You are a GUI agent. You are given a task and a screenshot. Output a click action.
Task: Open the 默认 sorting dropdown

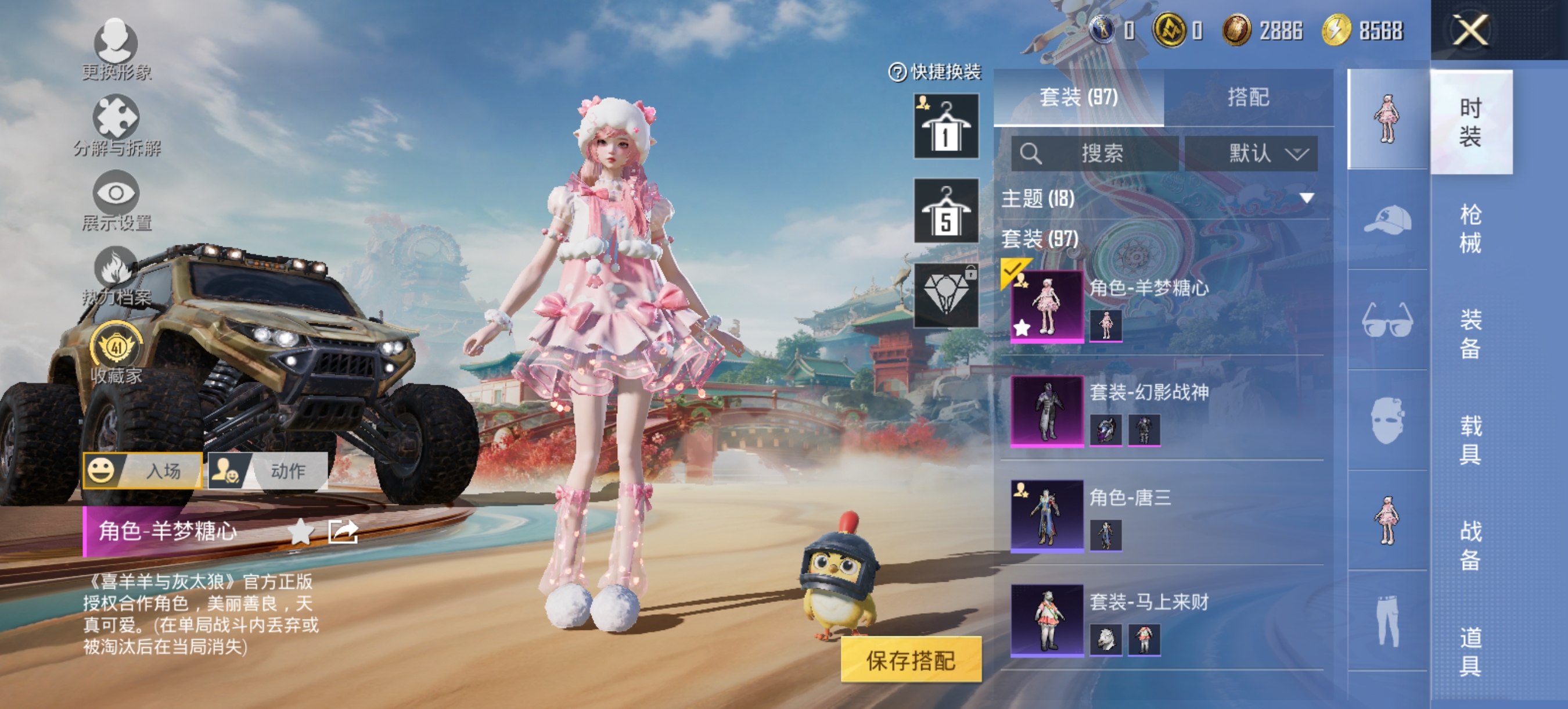1252,153
